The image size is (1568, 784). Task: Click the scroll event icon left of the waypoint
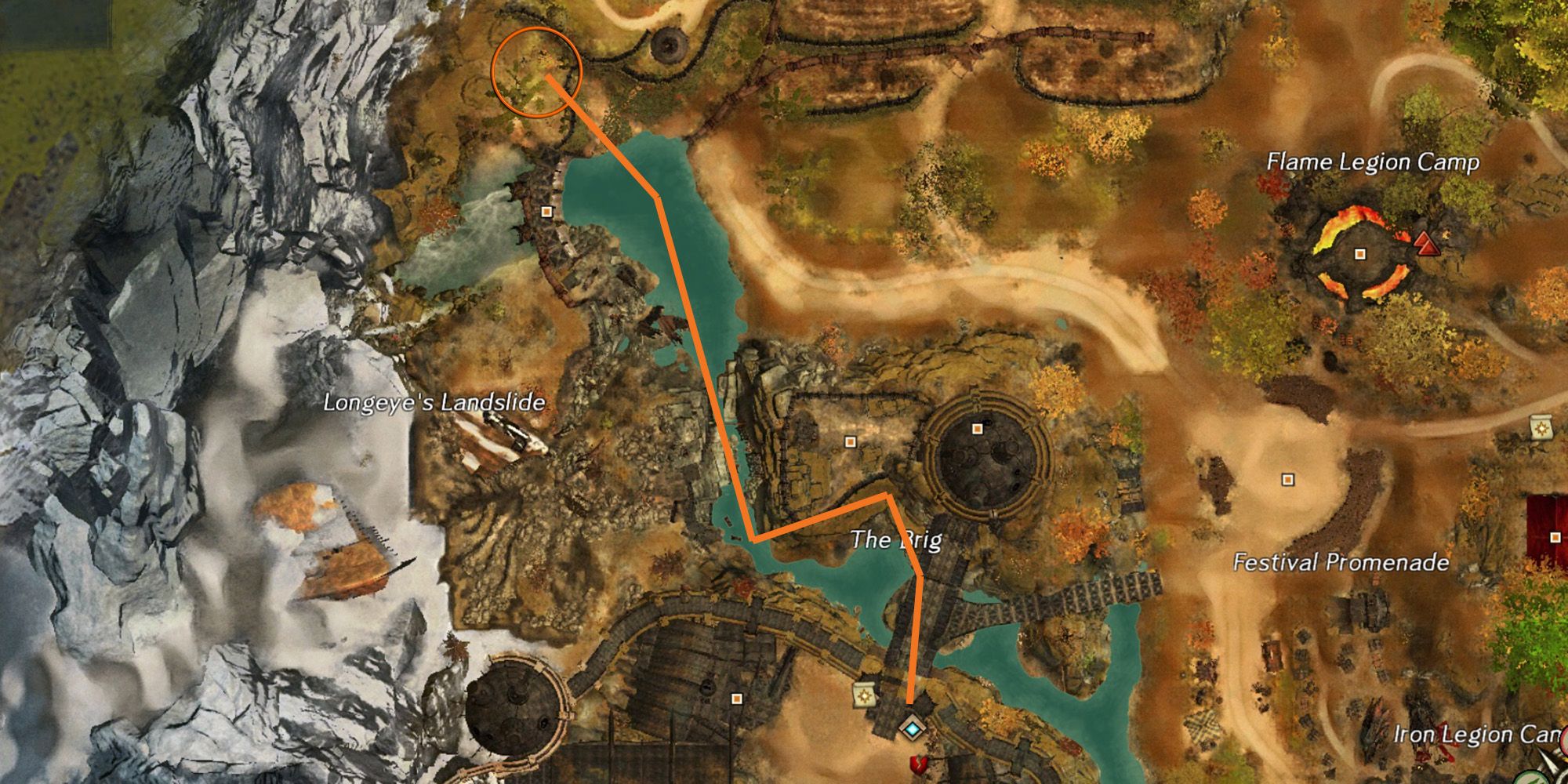point(863,695)
